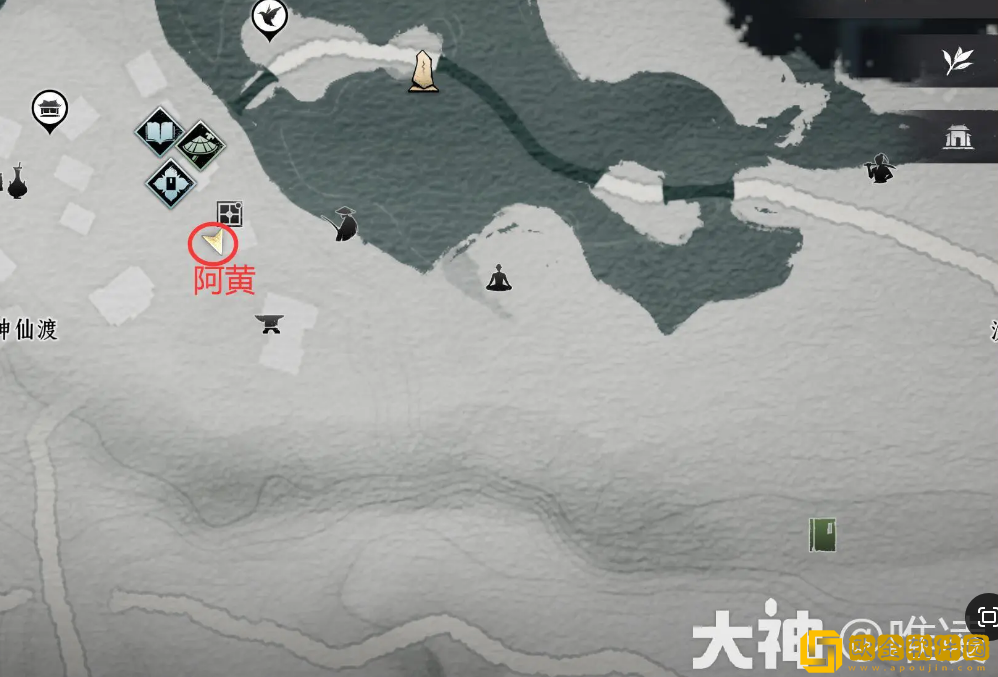The height and width of the screenshot is (677, 998).
Task: Open the open-book diamond map marker
Action: coord(159,131)
